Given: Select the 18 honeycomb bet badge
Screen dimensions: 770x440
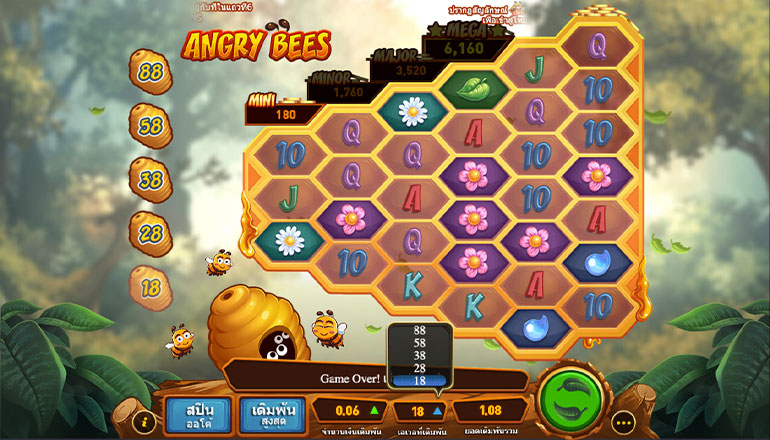Looking at the screenshot, I should 151,287.
